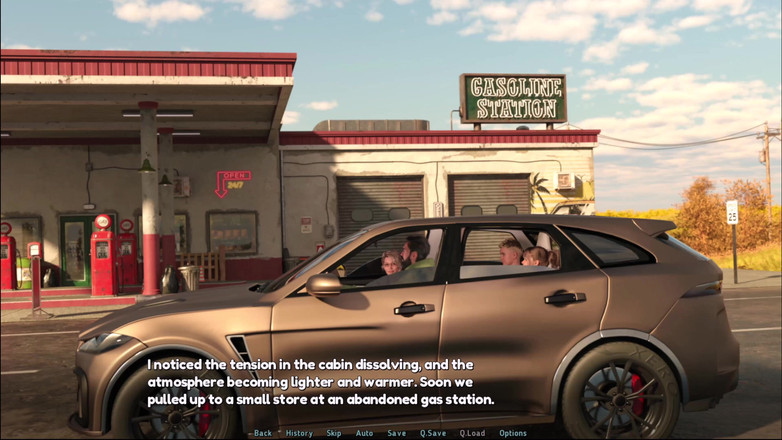Open the Options menu

[513, 433]
